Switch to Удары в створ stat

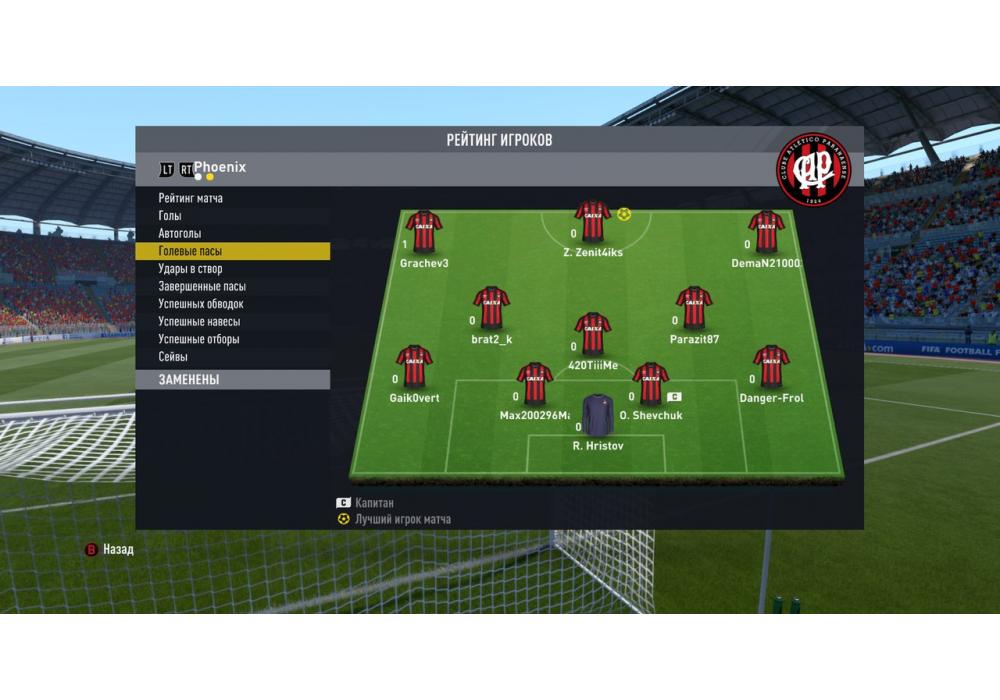[x=190, y=269]
